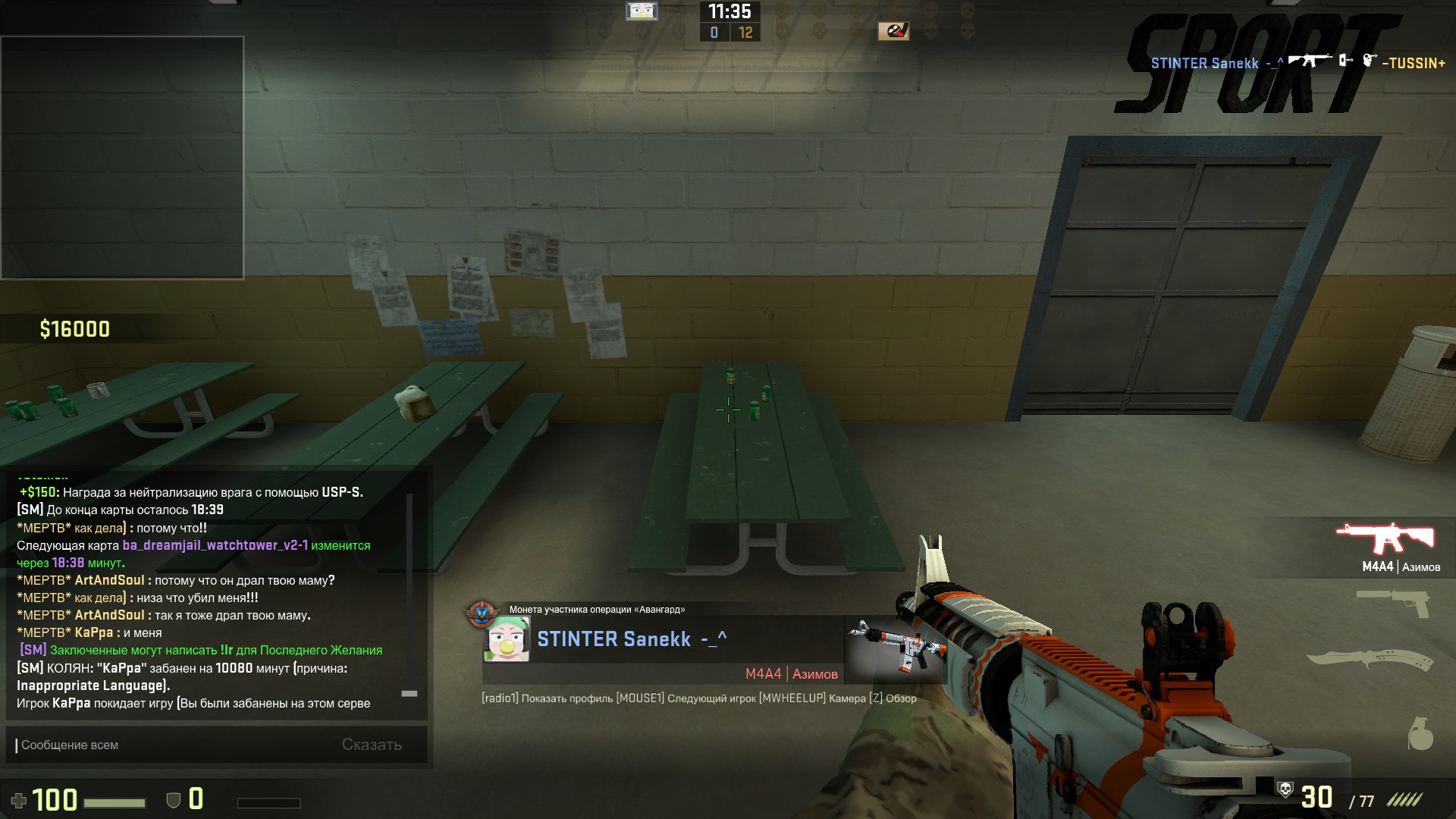
Task: Click STINTER Sanekk's spectator avatar
Action: 507,640
